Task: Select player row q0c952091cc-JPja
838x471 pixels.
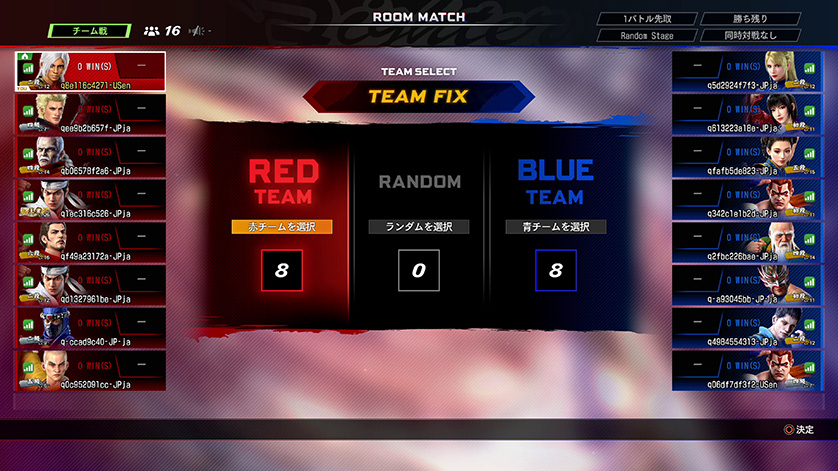Action: click(90, 369)
